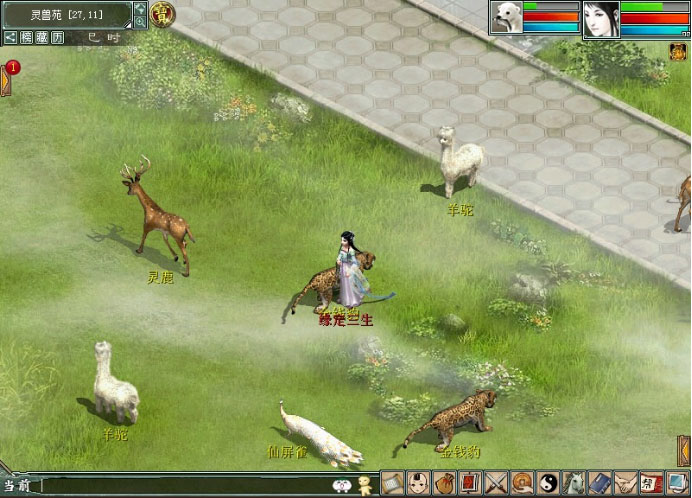692x498 pixels.
Task: Click the share icon under the map name
Action: [x=9, y=36]
